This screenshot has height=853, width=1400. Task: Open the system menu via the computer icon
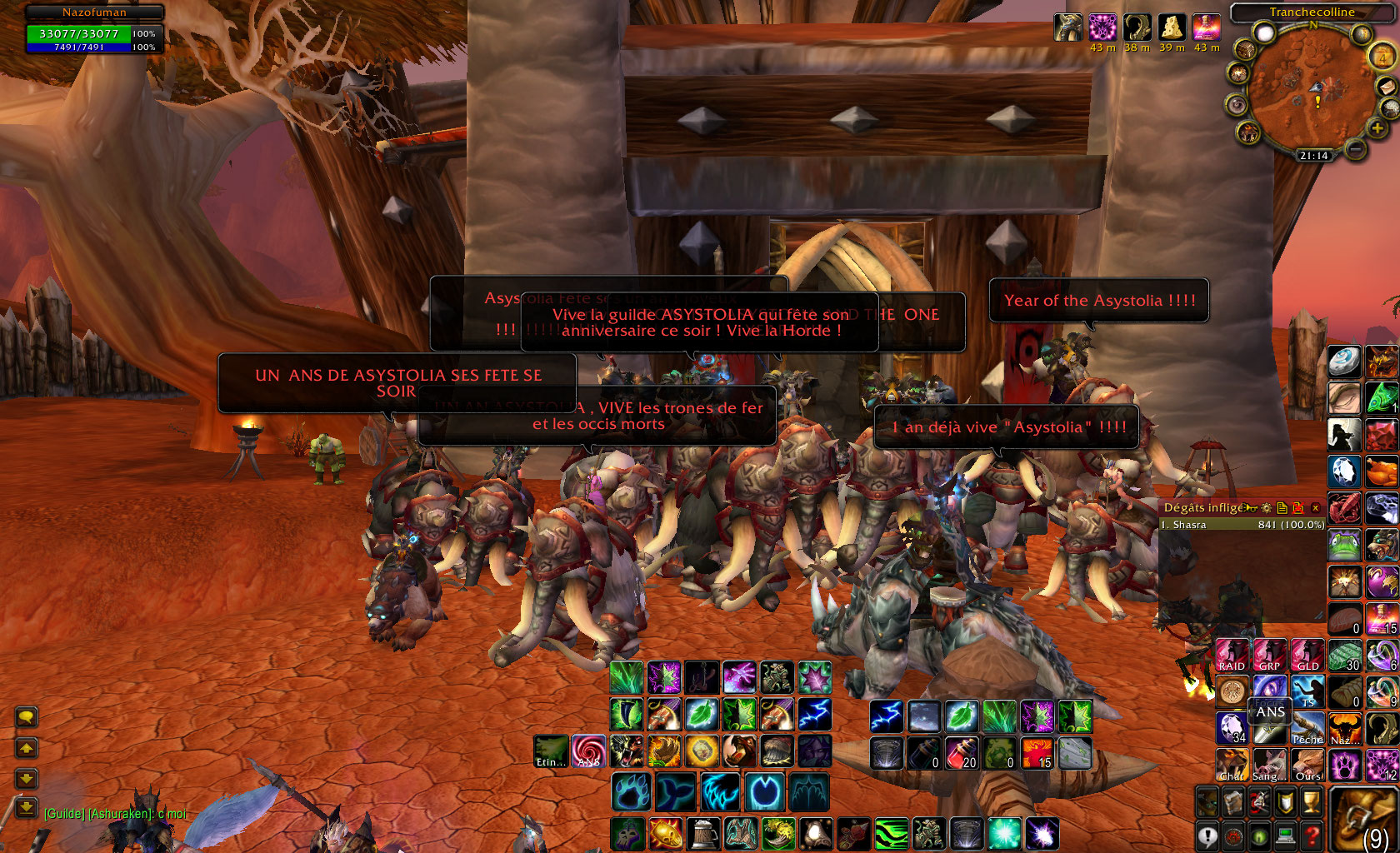(x=1286, y=836)
